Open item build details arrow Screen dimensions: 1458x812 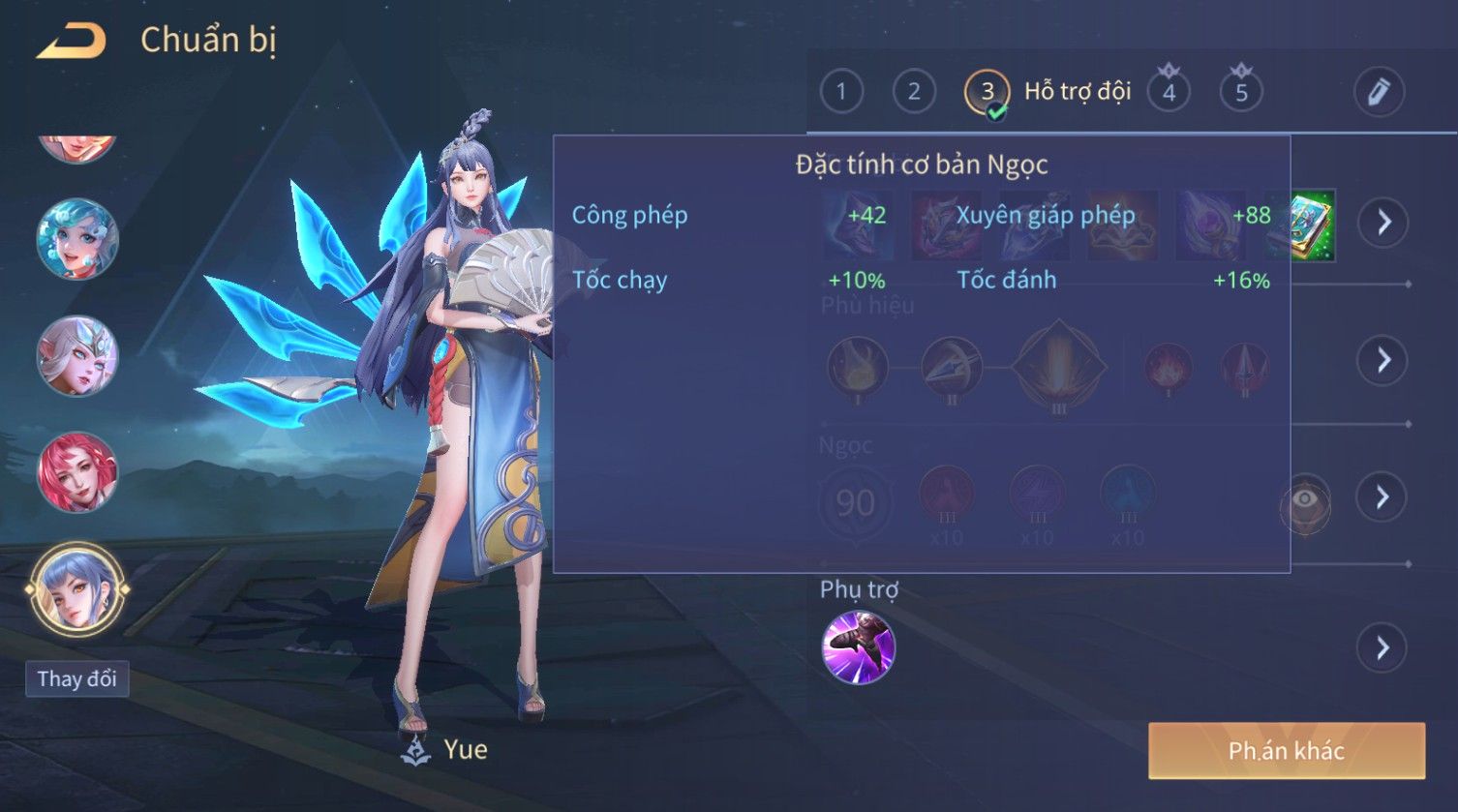1383,223
